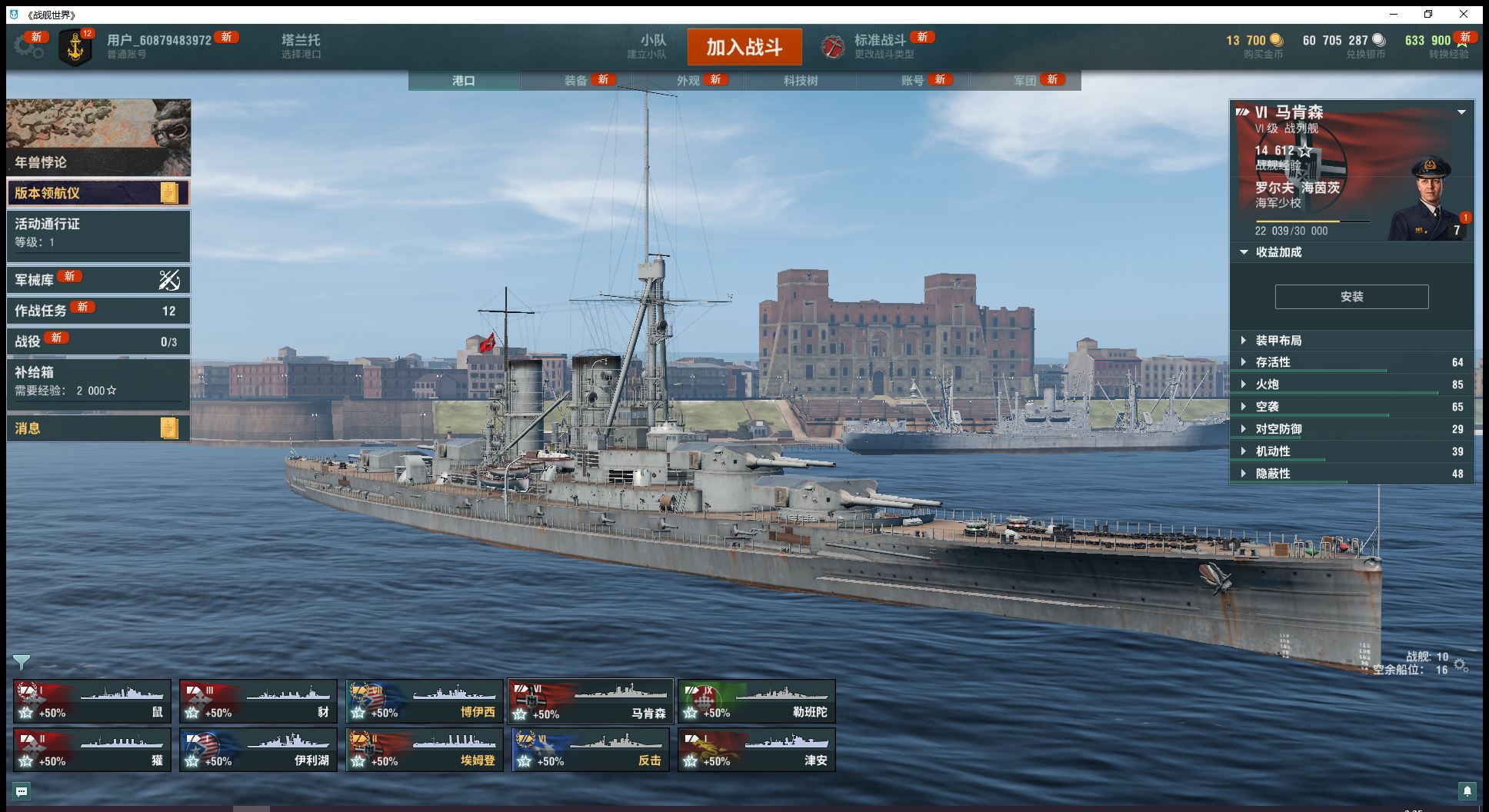Show the 科技树 tech tree tab

pos(801,81)
